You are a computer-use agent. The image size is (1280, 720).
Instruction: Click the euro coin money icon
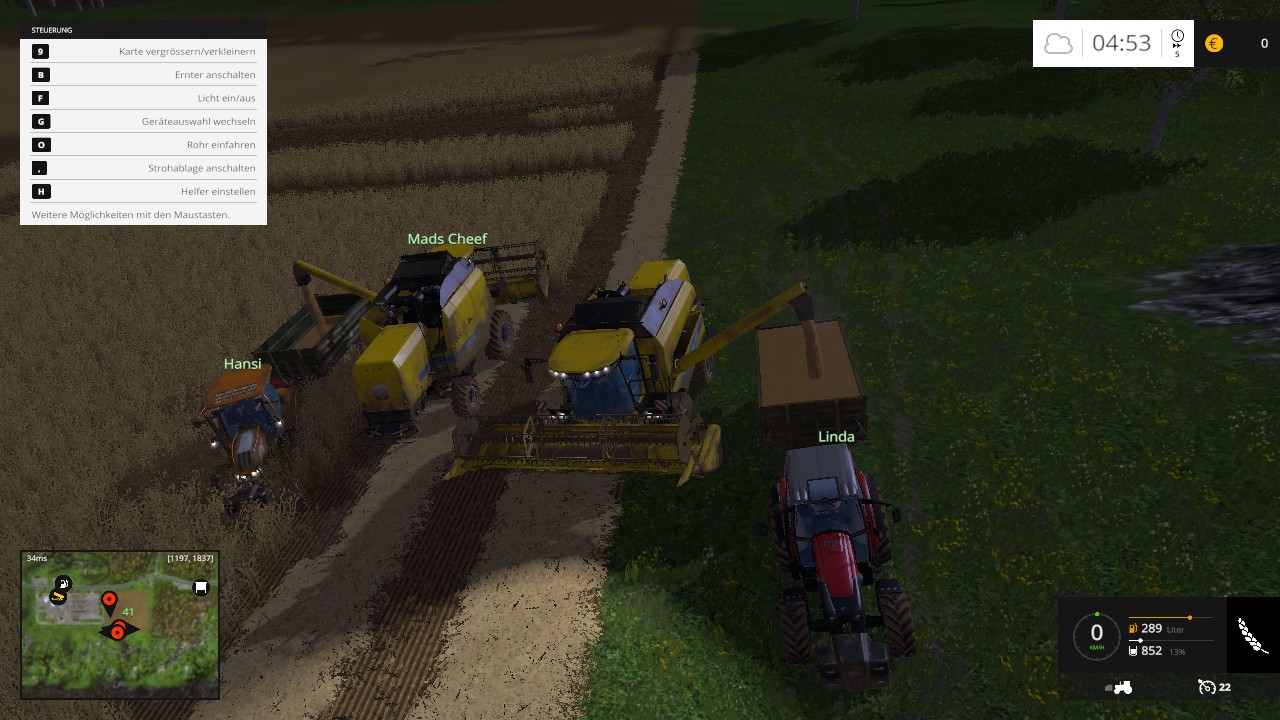click(1214, 43)
